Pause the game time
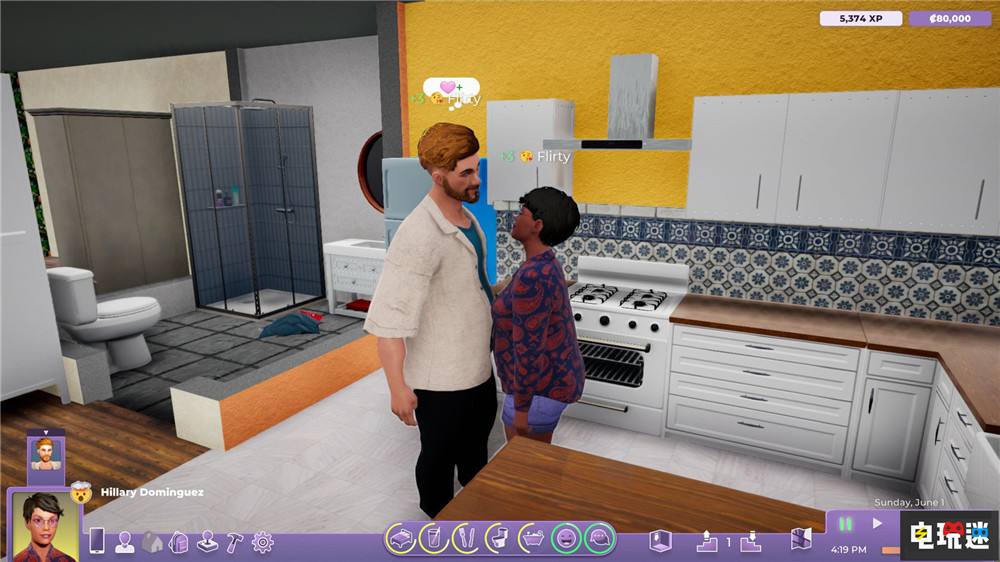Screen dimensions: 1000x562 pos(845,523)
